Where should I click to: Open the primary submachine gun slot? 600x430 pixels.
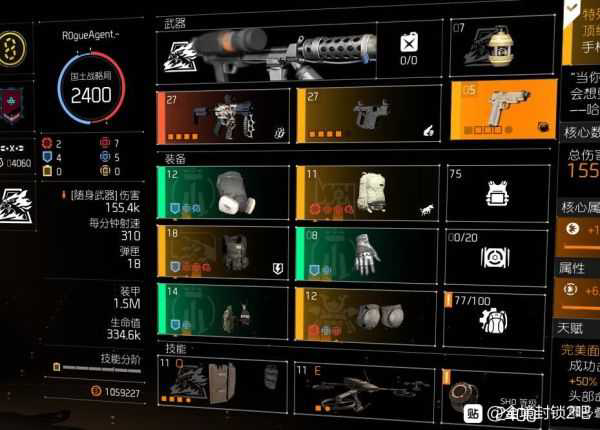[222, 113]
